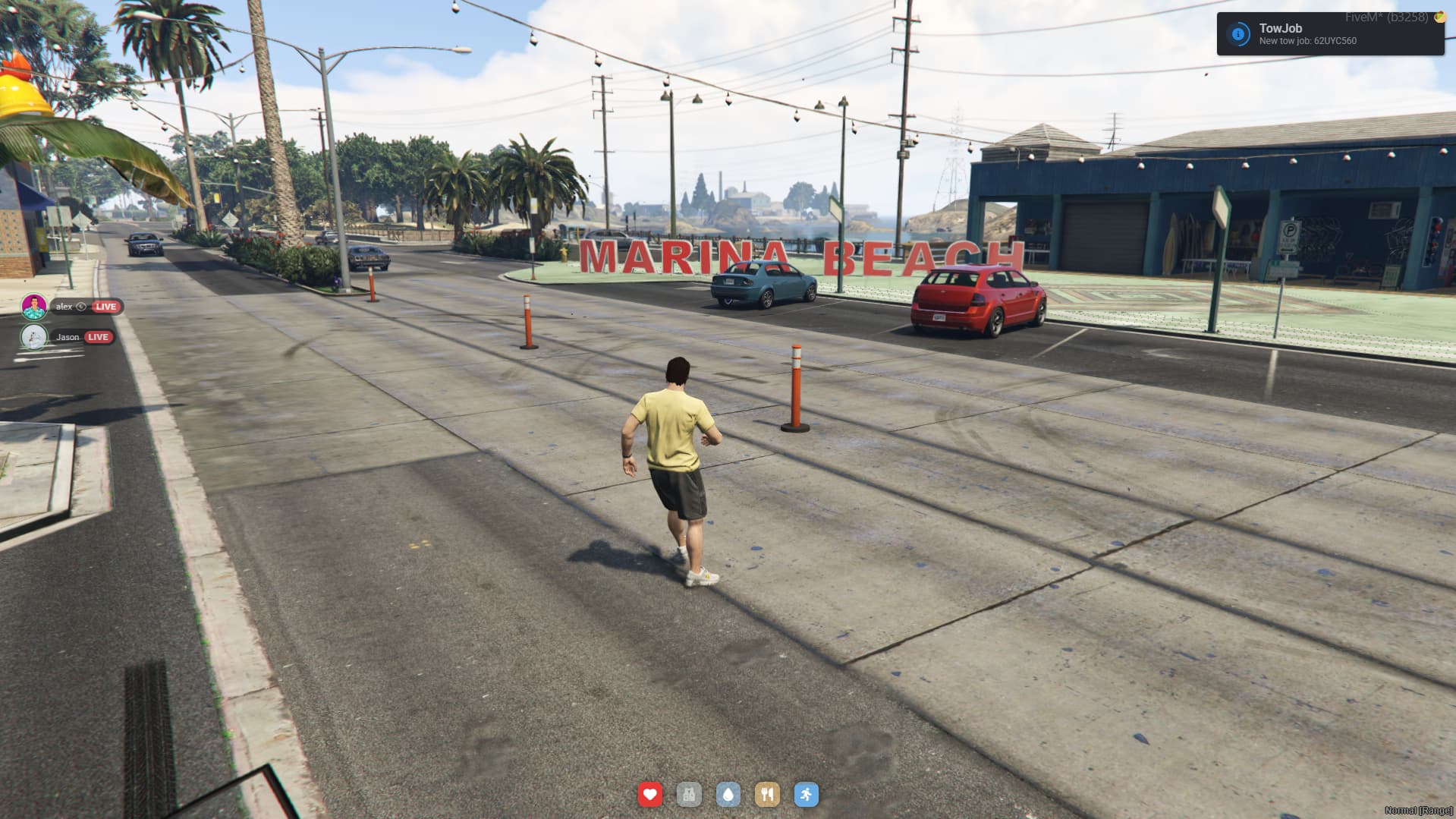
Task: Toggle alex's LIVE badge
Action: (105, 307)
